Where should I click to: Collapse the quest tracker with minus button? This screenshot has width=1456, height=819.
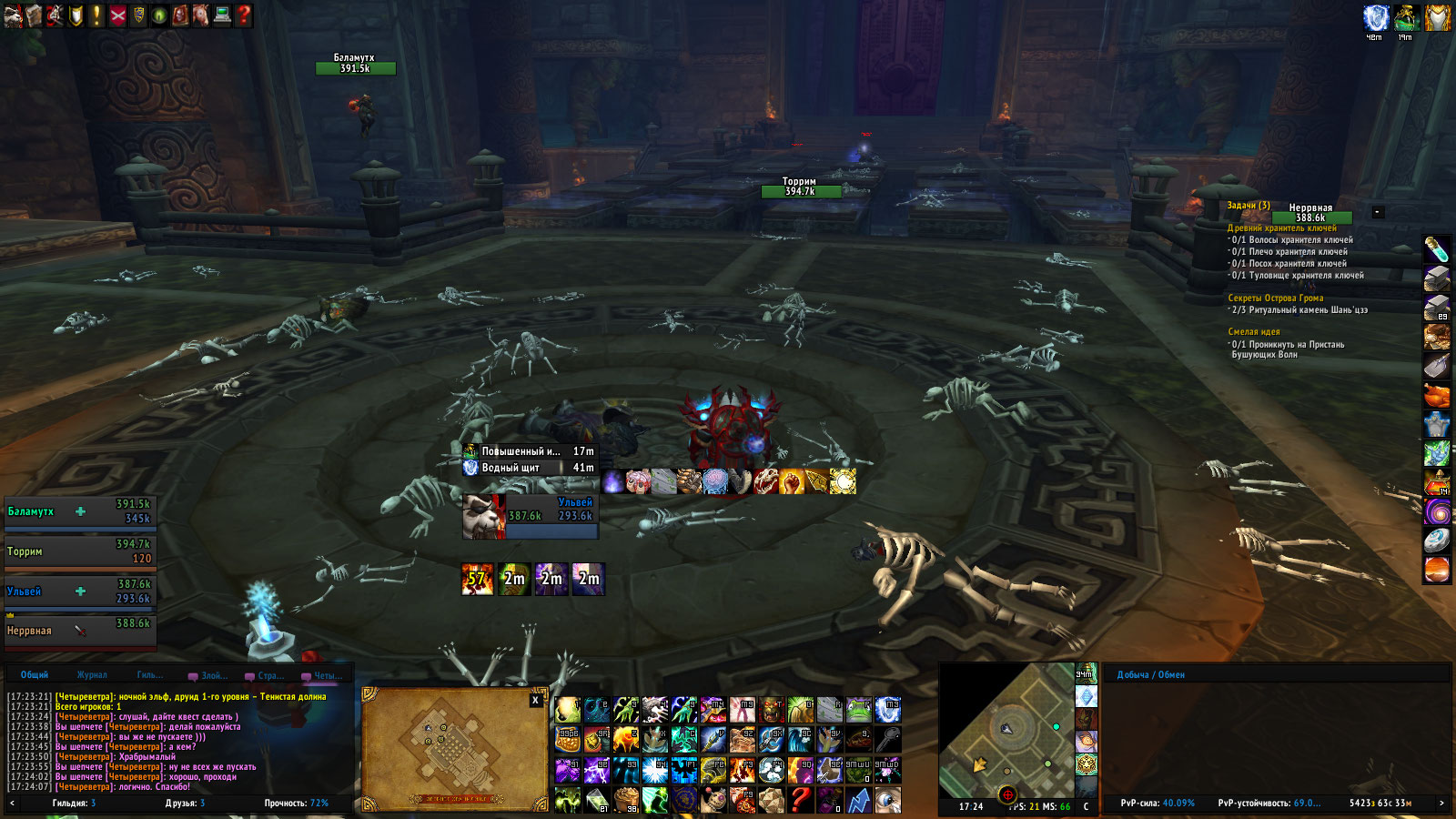pos(1378,212)
